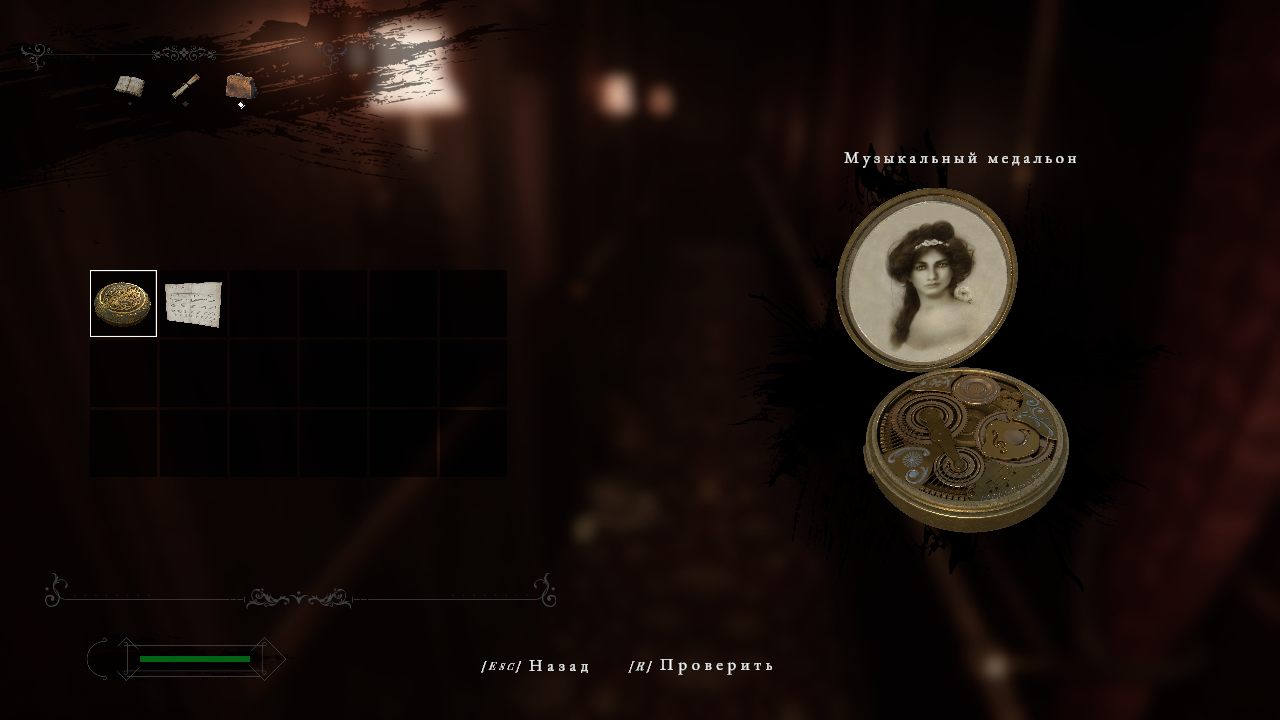The image size is (1280, 720).
Task: Select the leather bag inventory tab
Action: point(239,87)
